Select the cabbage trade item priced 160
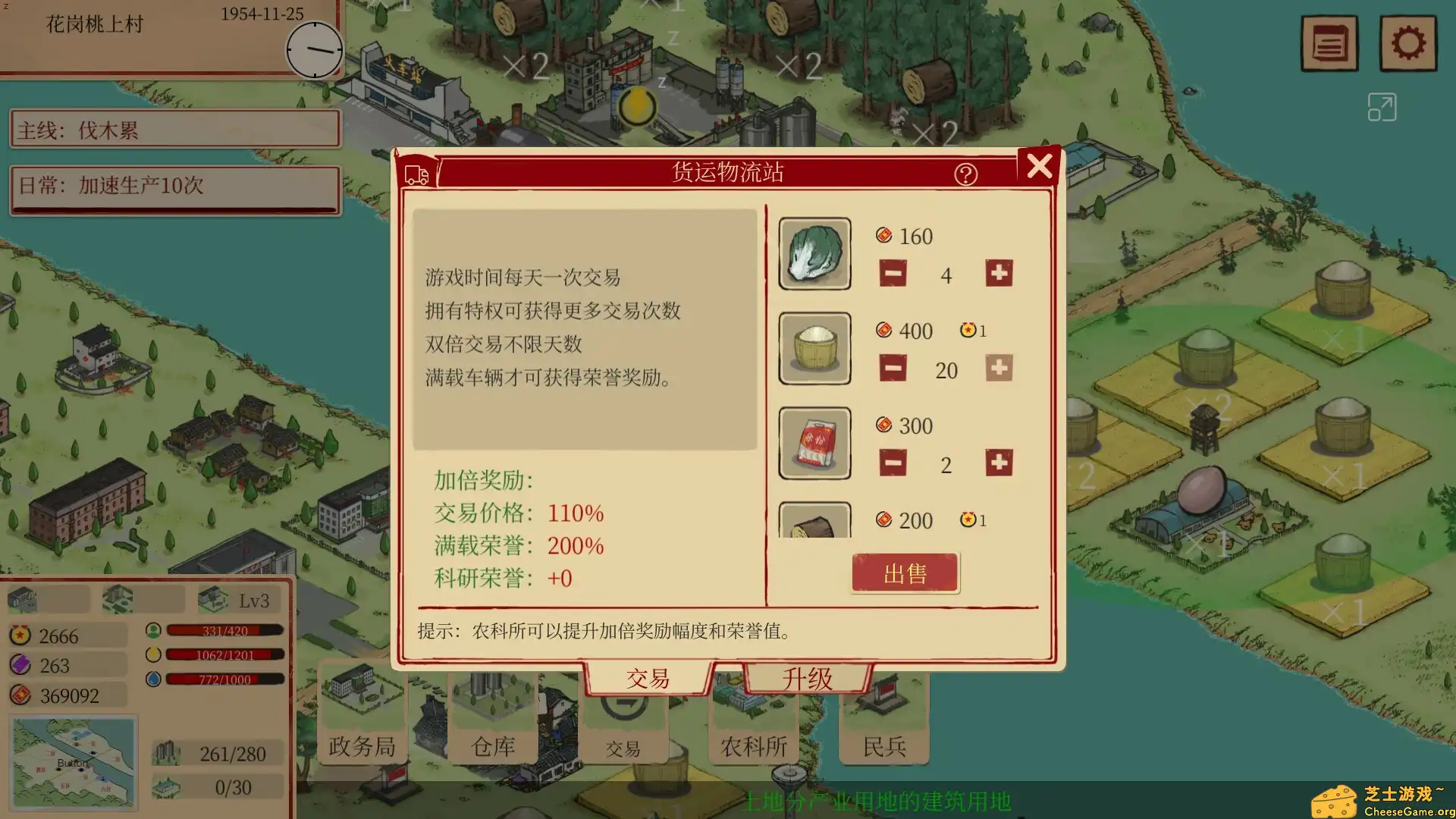Screen dimensions: 1456x819 coord(814,253)
